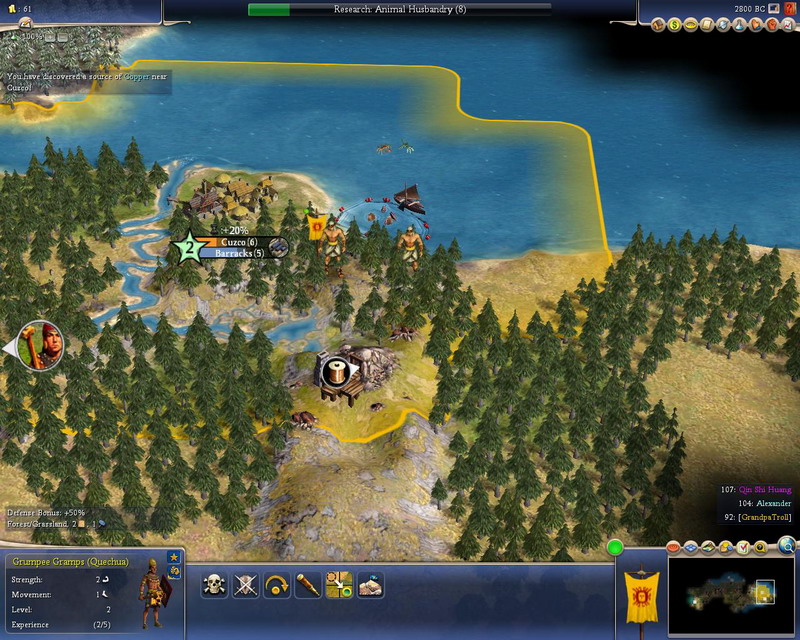The image size is (800, 640).
Task: Select the Go To tile movement action
Action: pyautogui.click(x=338, y=585)
